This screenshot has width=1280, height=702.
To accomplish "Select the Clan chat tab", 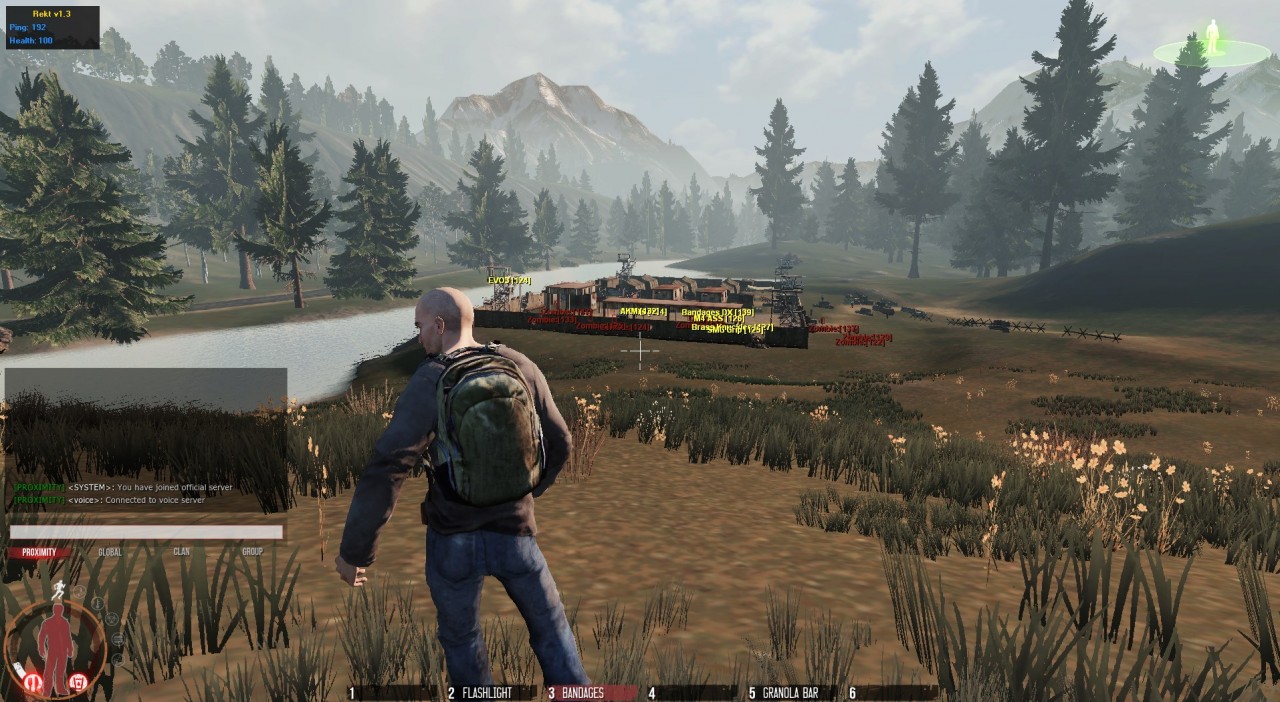I will [181, 552].
